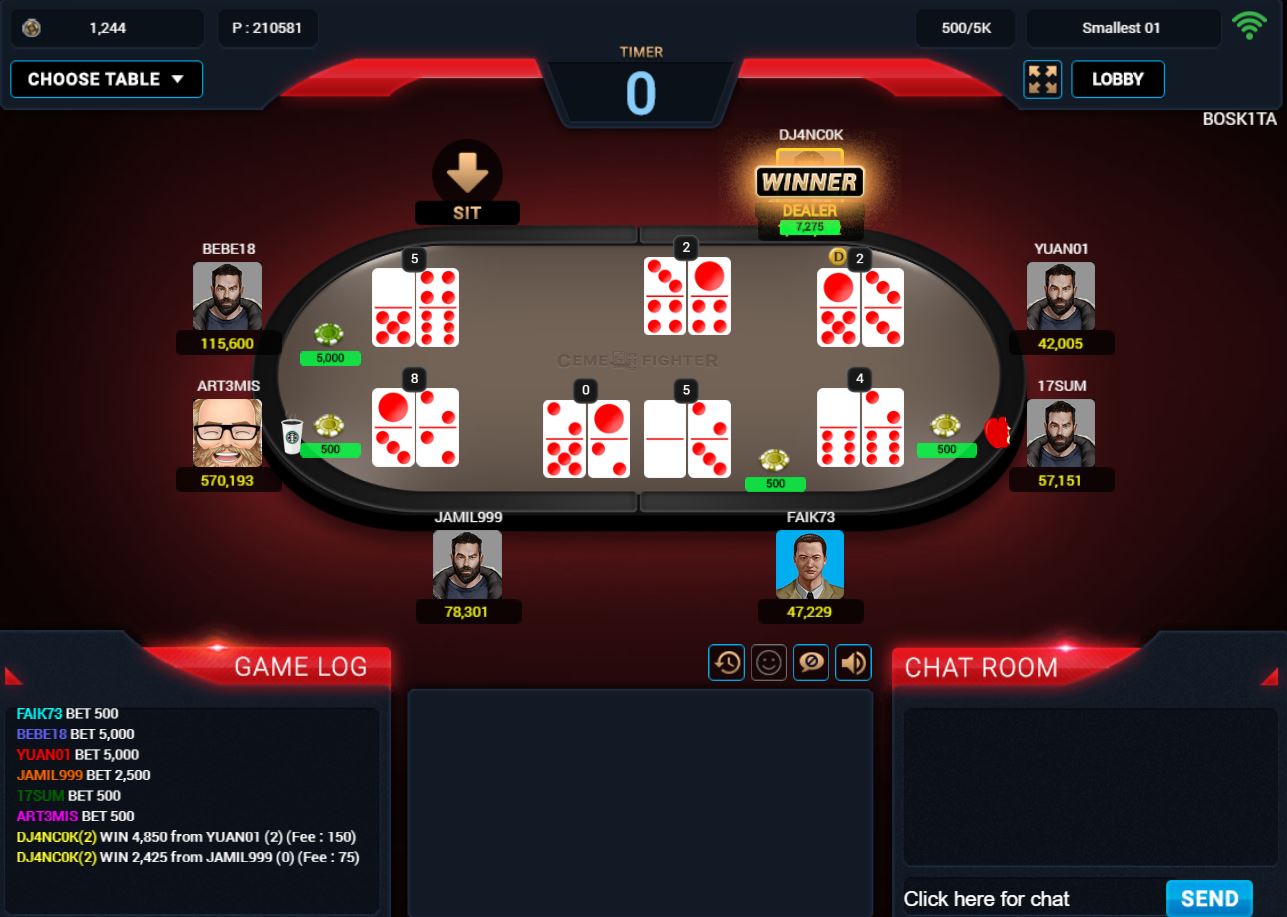This screenshot has height=917, width=1287.
Task: Expand the Smallest 01 table selector
Action: tap(1123, 28)
